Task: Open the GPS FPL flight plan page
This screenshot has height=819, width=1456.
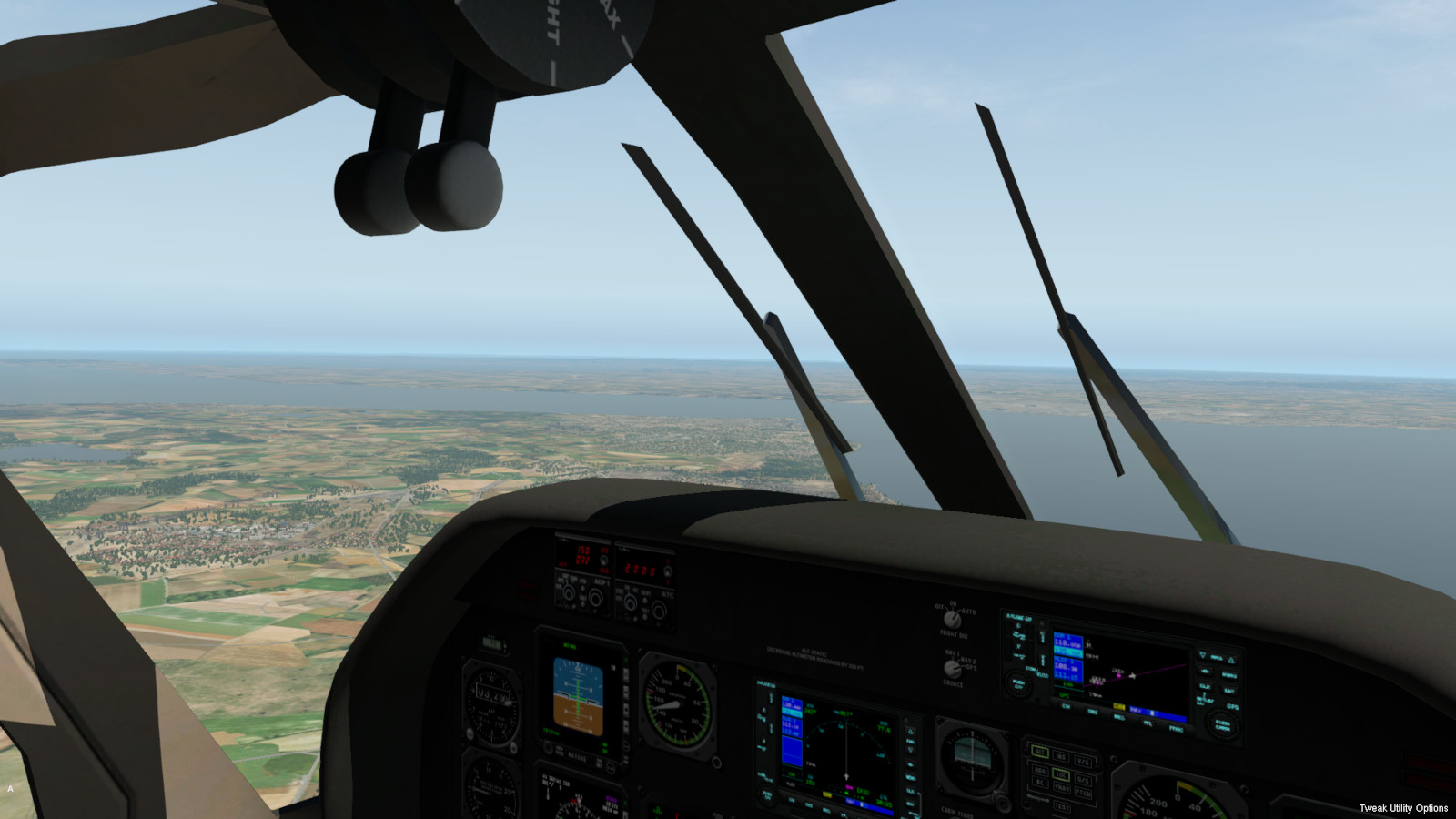Action: (x=1148, y=723)
